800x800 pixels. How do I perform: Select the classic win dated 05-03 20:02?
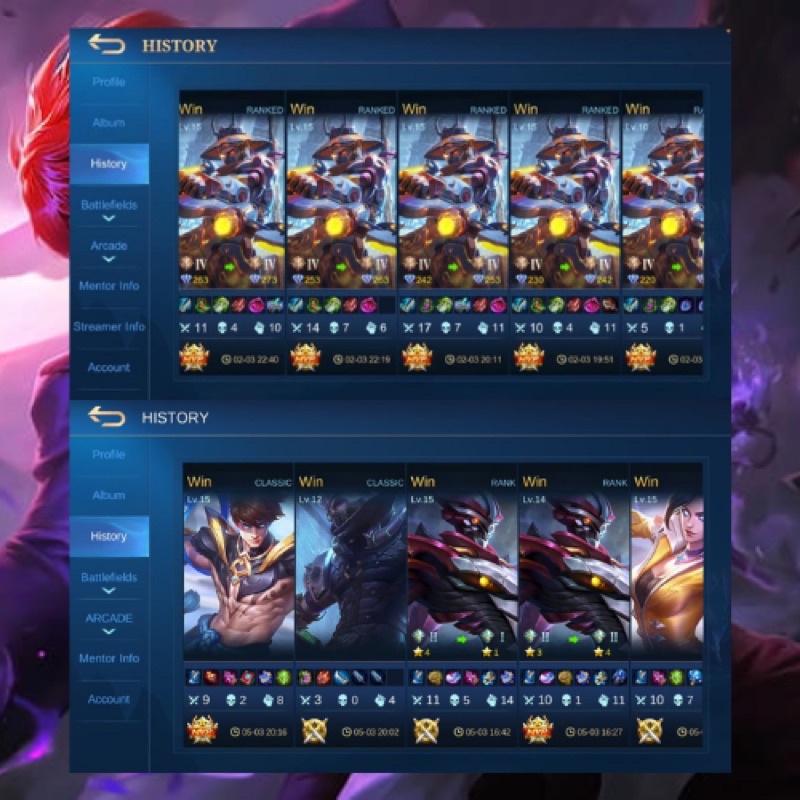tap(350, 580)
